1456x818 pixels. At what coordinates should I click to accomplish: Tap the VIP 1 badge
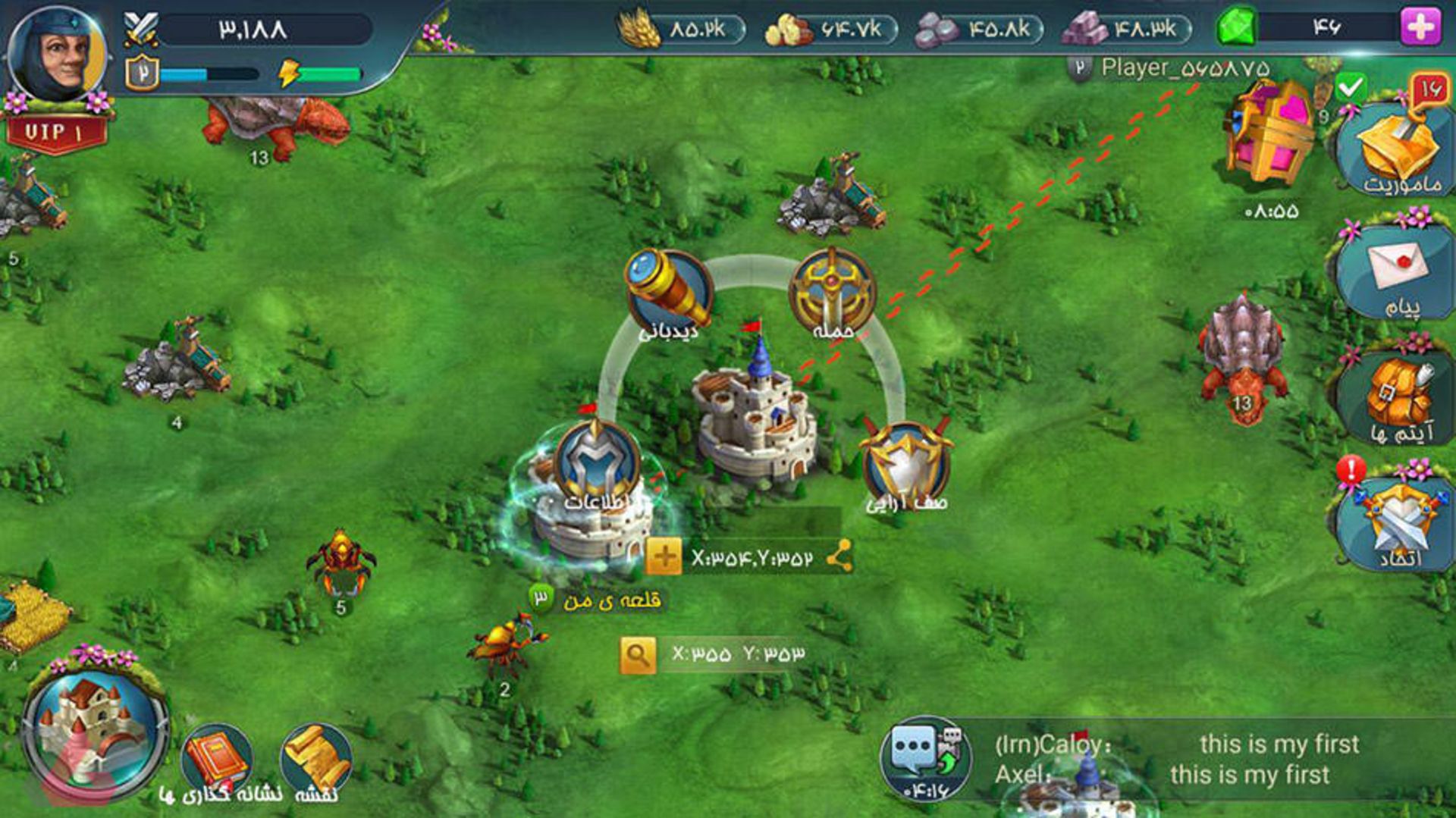(x=56, y=133)
